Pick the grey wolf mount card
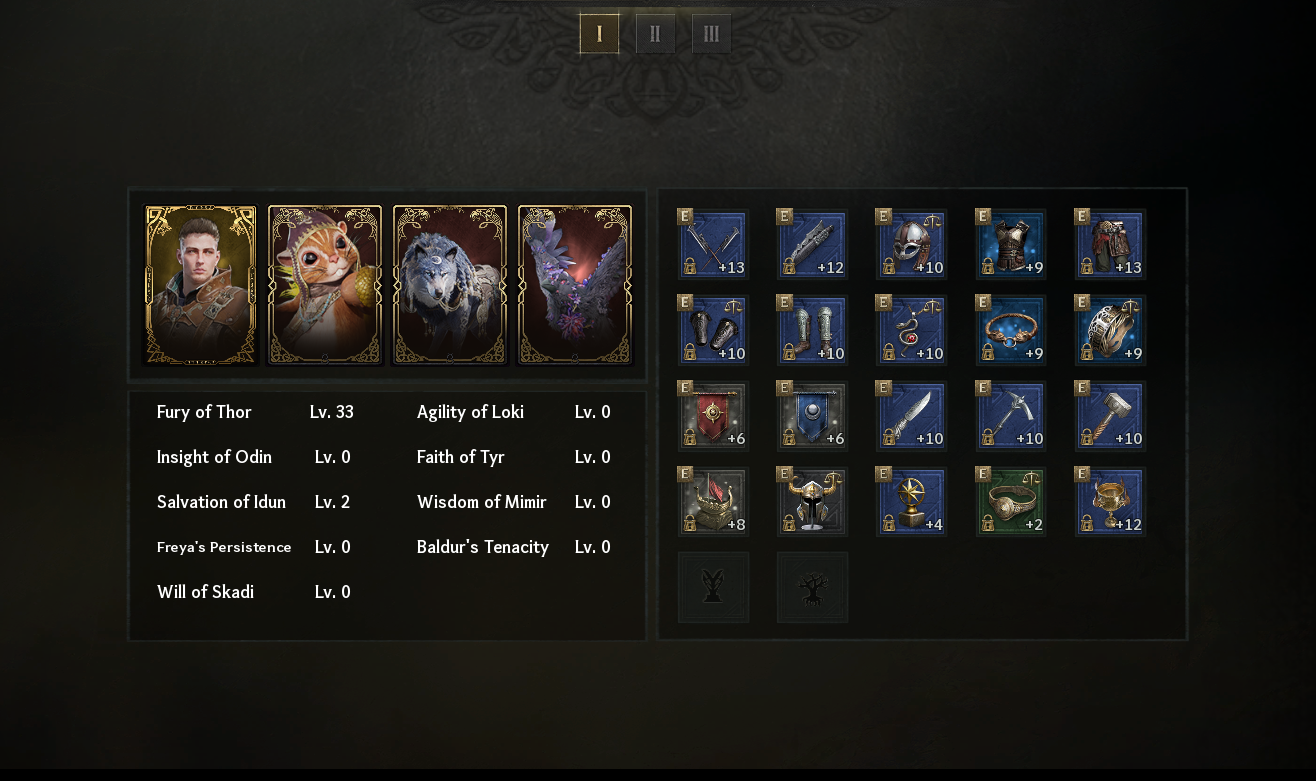The width and height of the screenshot is (1316, 781). (x=450, y=285)
